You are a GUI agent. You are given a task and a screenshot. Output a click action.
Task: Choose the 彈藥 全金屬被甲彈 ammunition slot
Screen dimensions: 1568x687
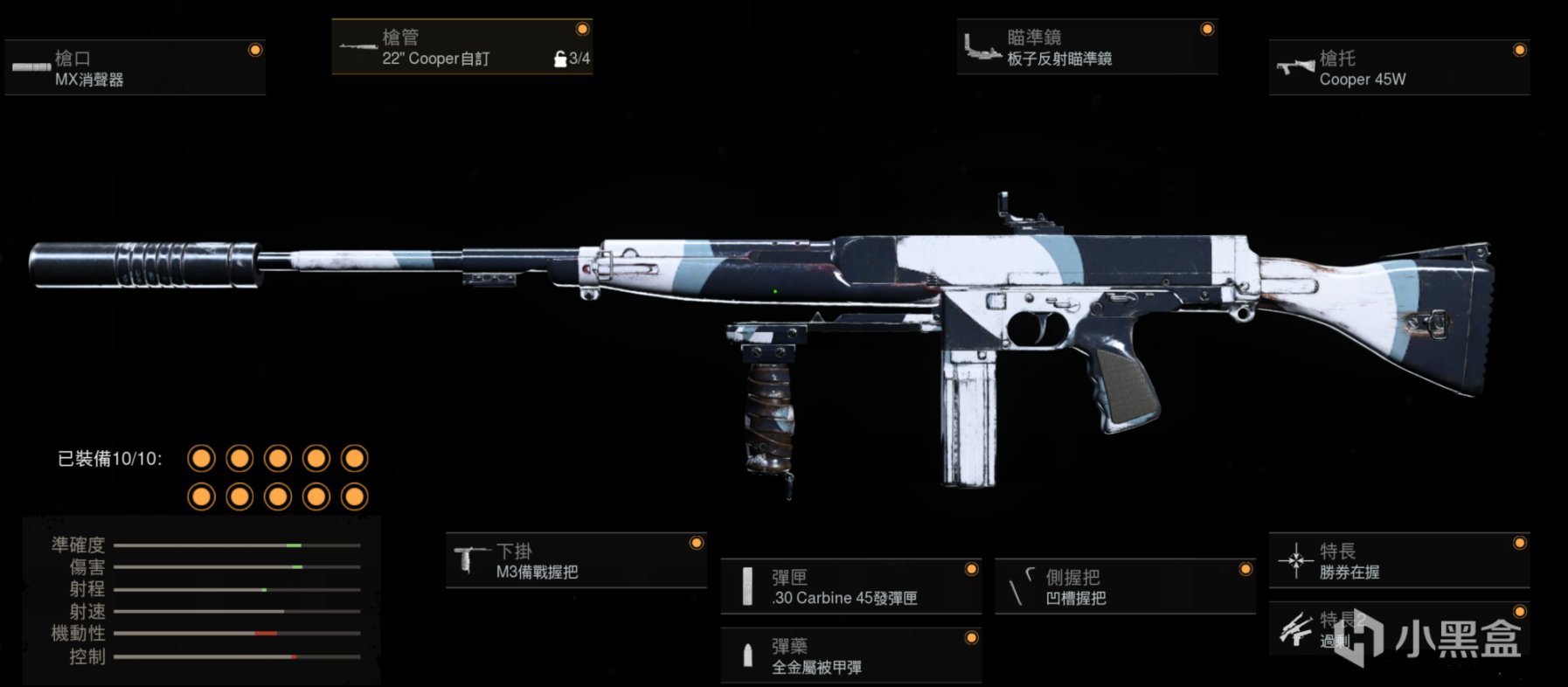pyautogui.click(x=850, y=656)
